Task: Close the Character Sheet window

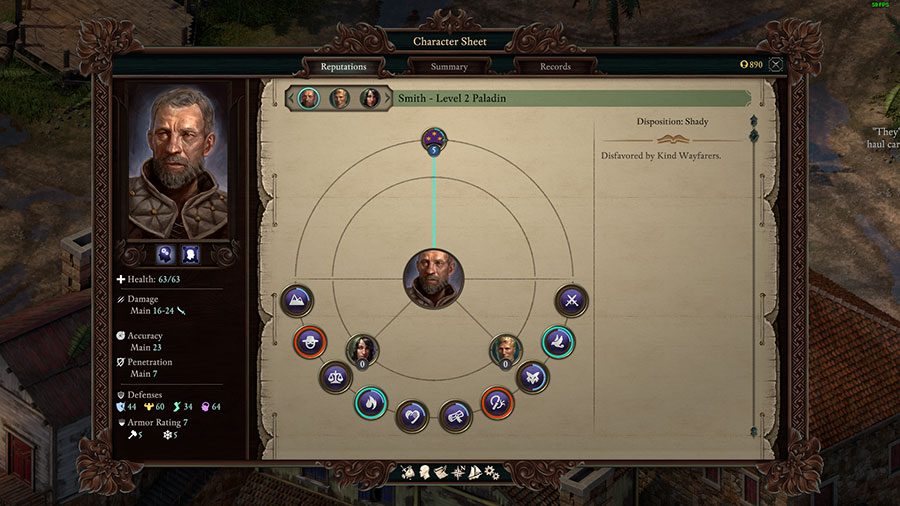Action: tap(776, 64)
